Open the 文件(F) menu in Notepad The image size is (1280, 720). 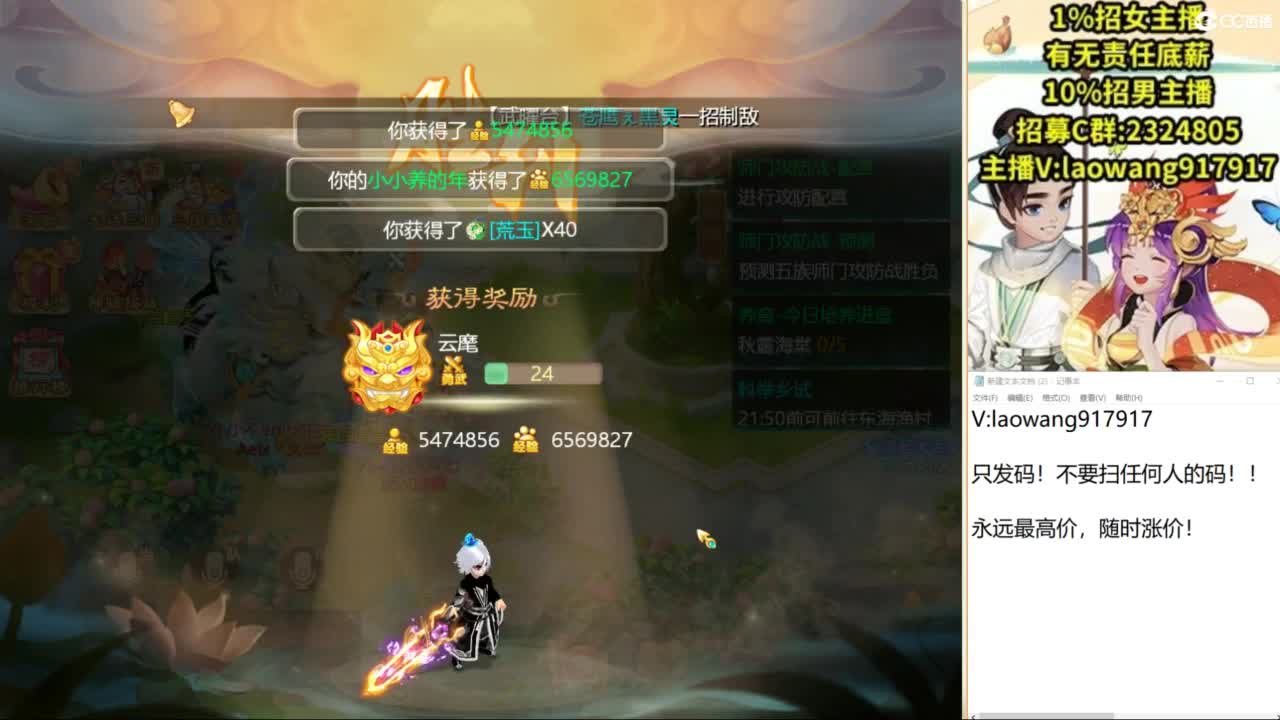[986, 394]
